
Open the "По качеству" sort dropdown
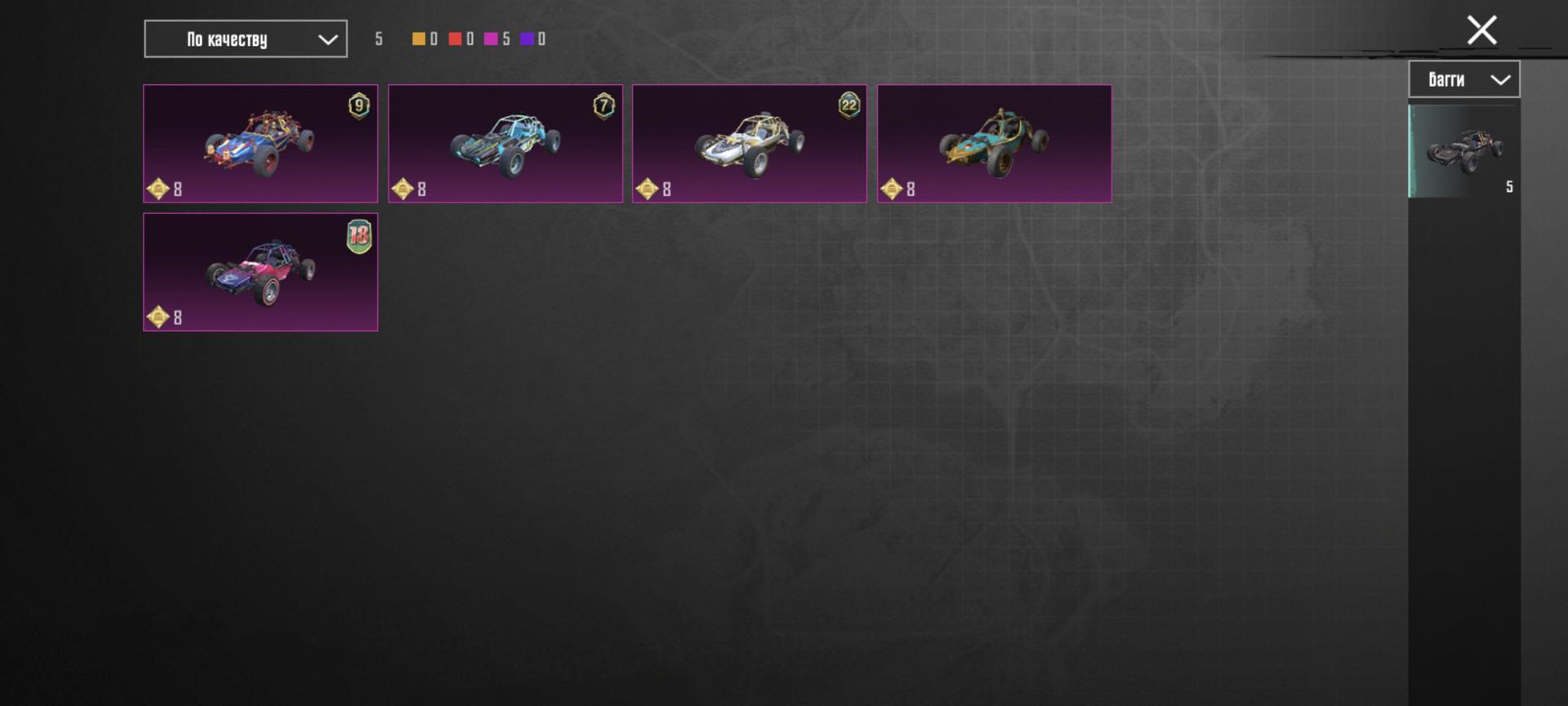(246, 39)
